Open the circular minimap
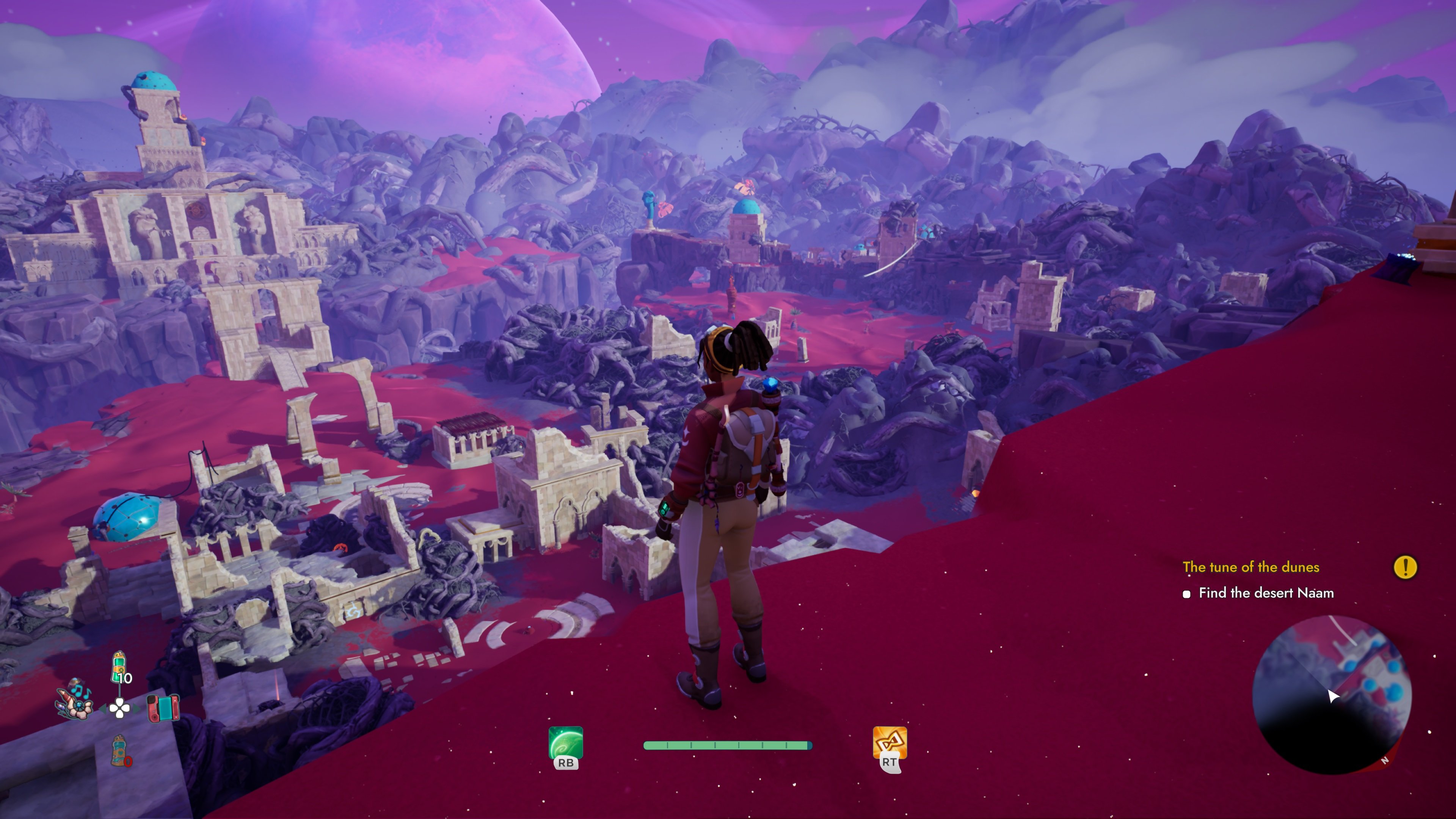1456x819 pixels. 1332,695
